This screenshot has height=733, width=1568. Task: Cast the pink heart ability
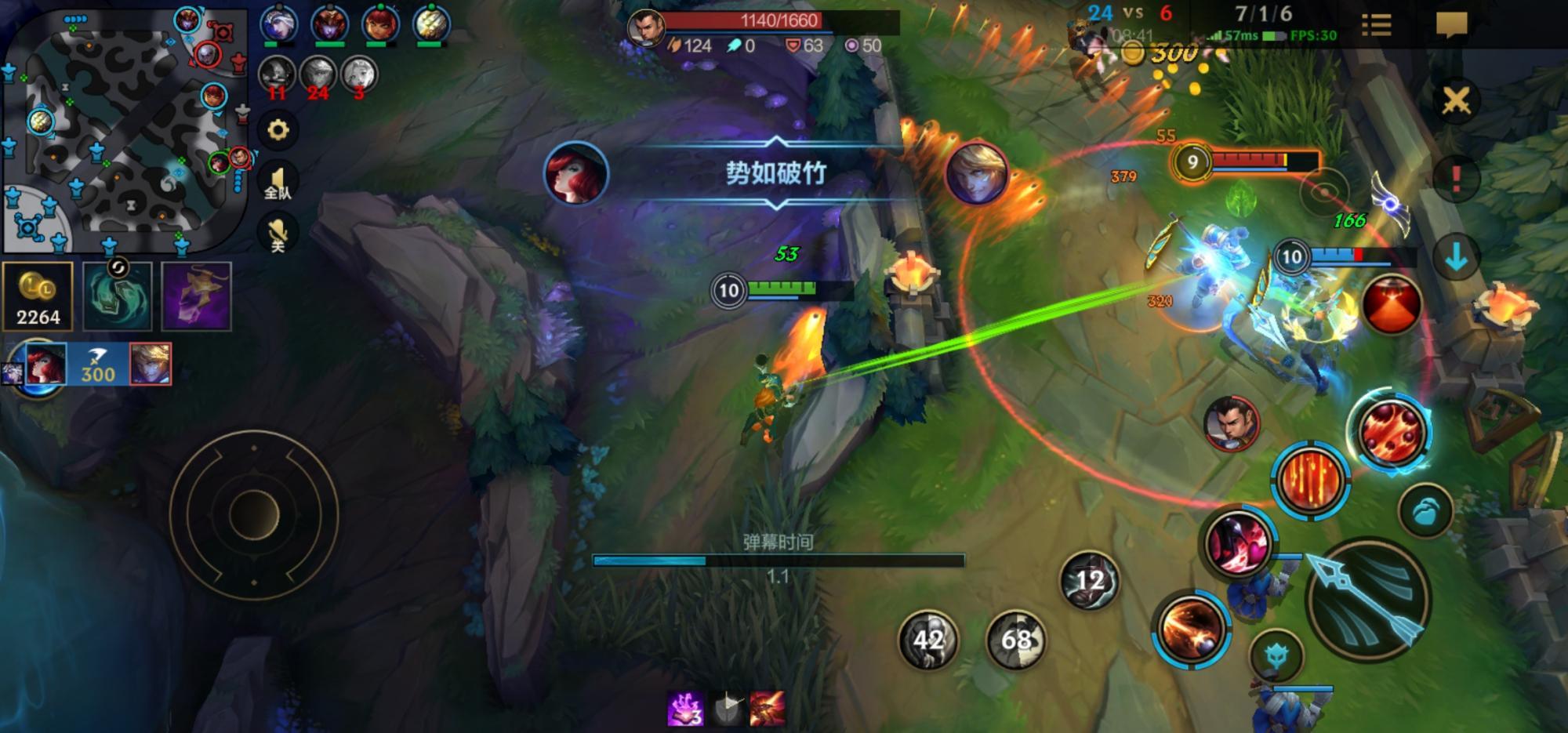point(1239,542)
